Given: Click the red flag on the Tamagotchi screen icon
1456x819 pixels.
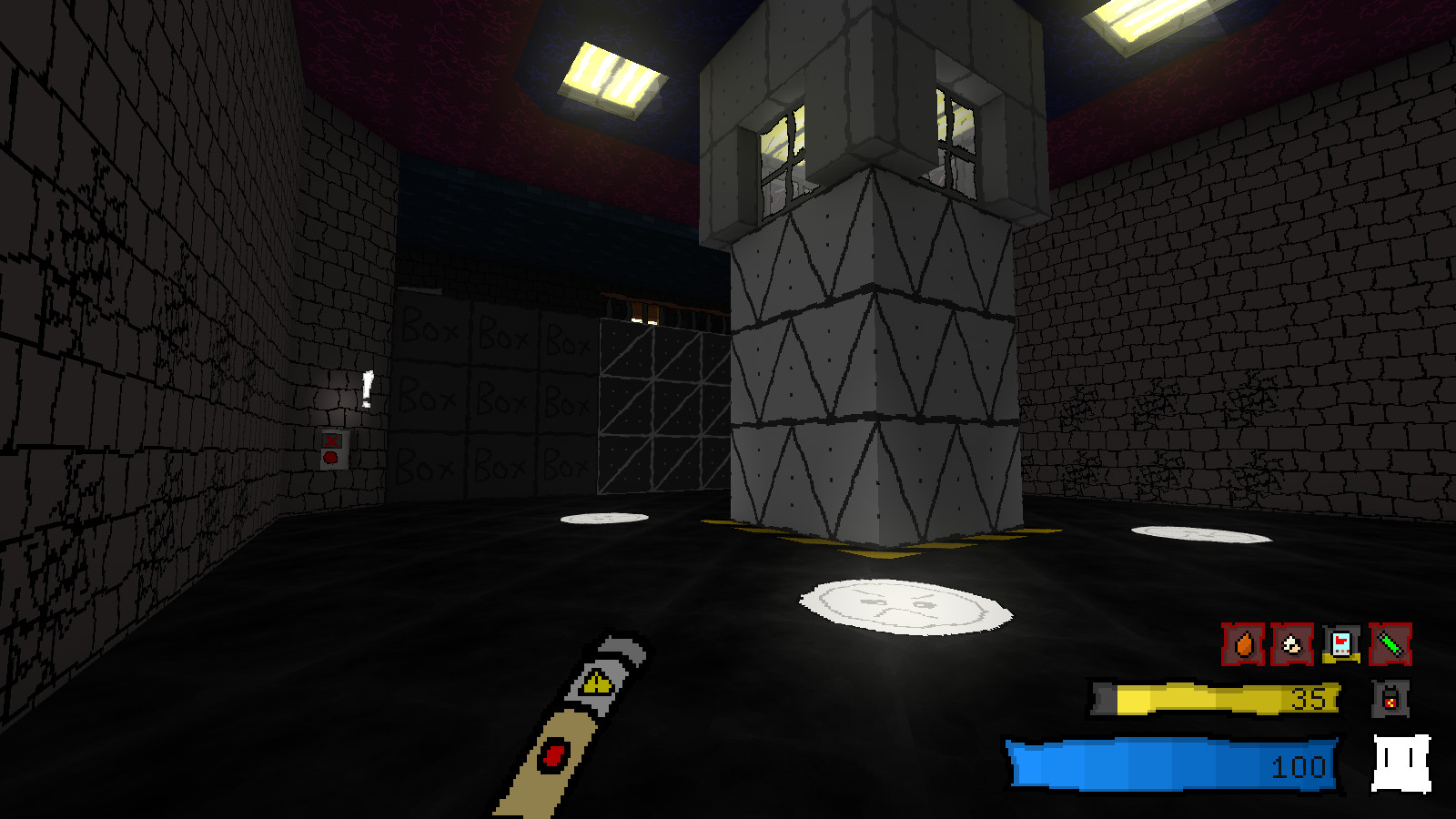Looking at the screenshot, I should click(1340, 640).
